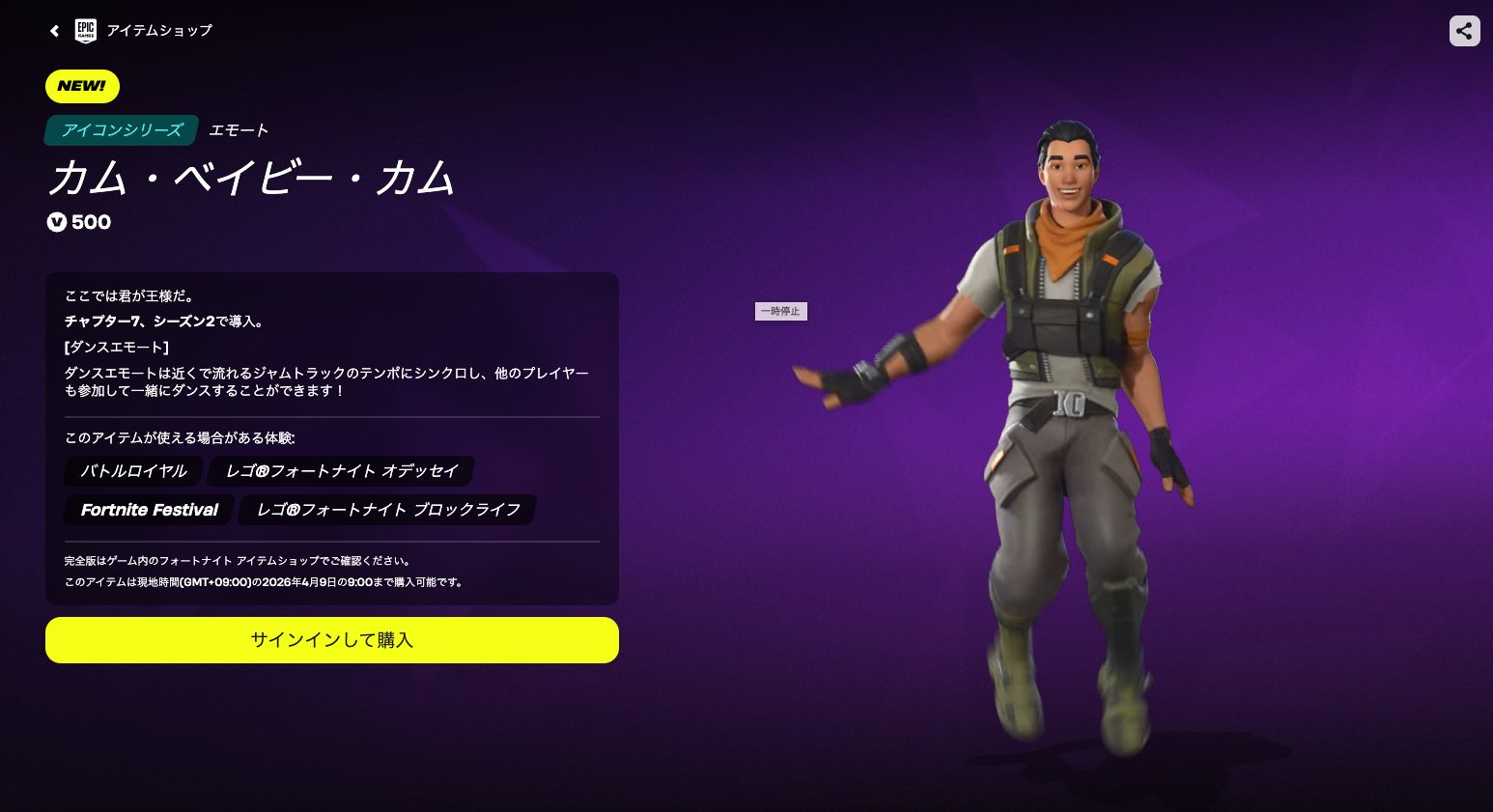The width and height of the screenshot is (1493, 812).
Task: Click the バトルロイヤル experience tag
Action: pos(131,471)
